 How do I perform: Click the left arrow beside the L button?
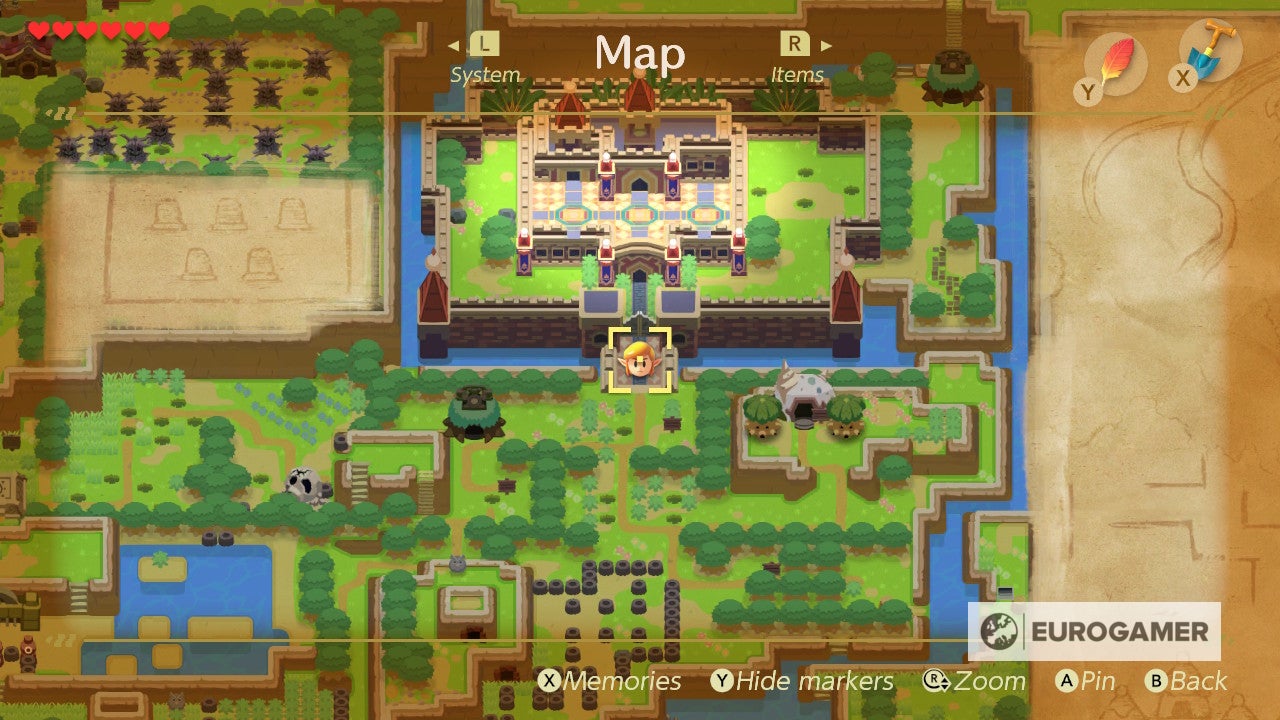(455, 45)
